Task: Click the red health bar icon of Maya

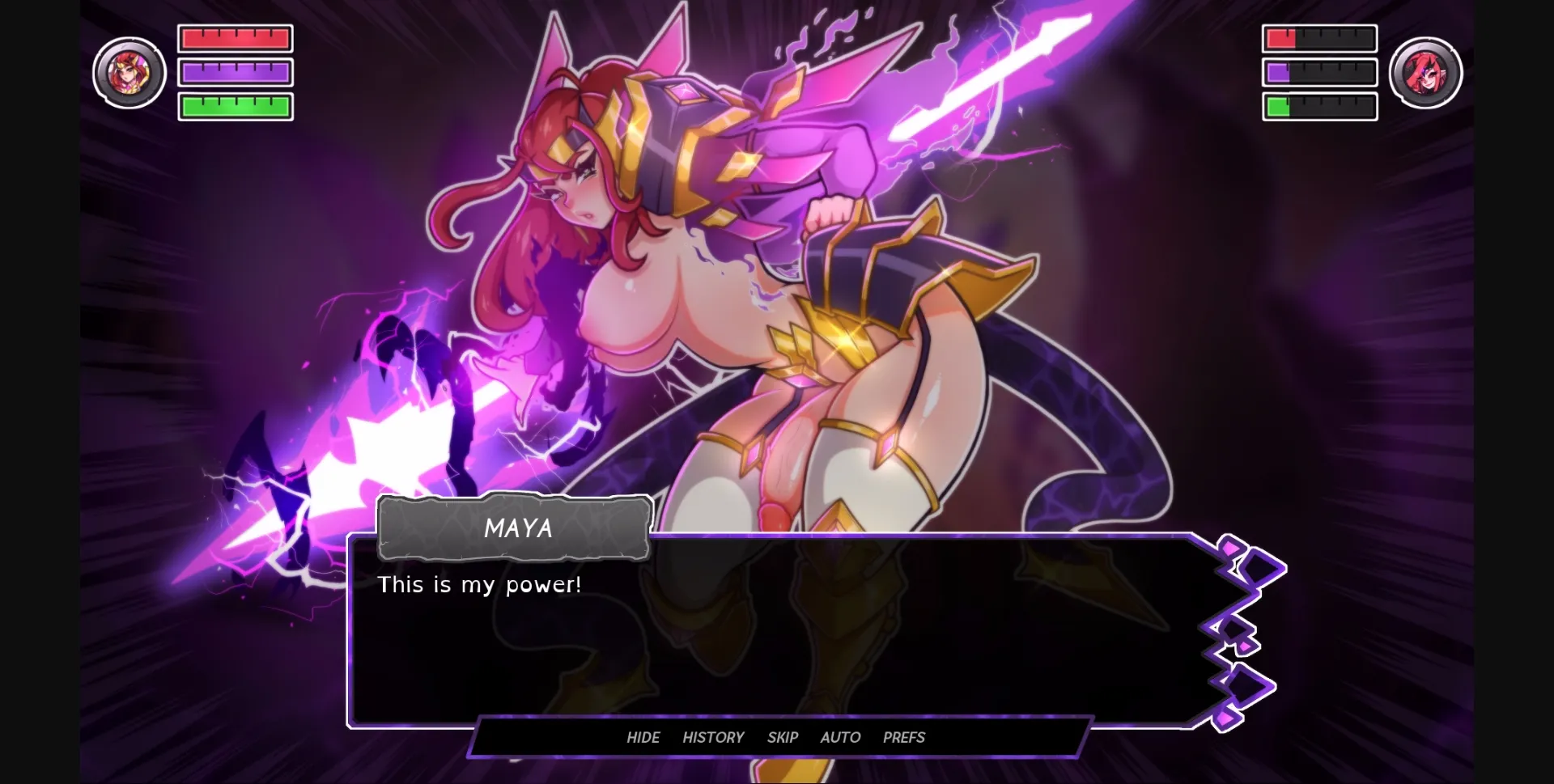Action: coord(235,37)
